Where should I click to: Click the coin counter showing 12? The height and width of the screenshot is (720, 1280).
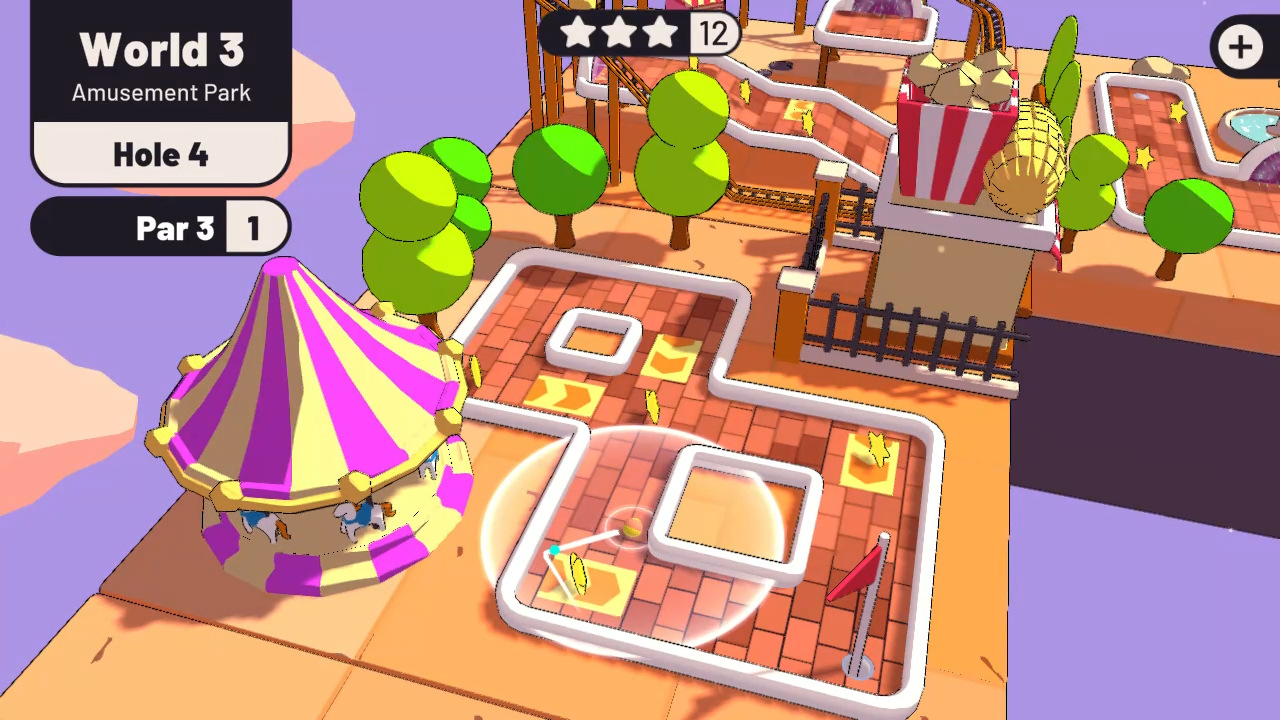tap(712, 33)
